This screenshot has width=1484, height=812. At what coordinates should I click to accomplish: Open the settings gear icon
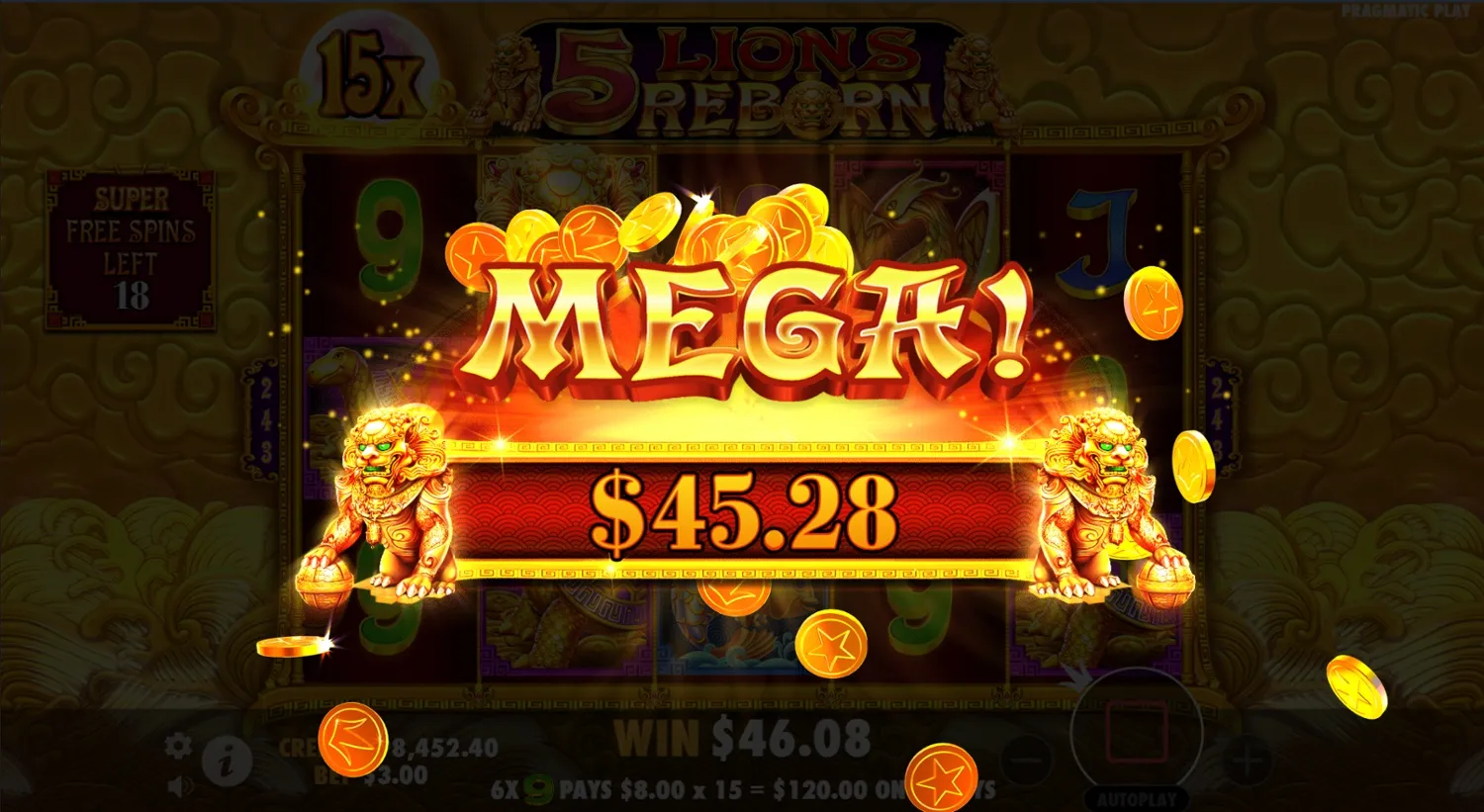[x=176, y=747]
